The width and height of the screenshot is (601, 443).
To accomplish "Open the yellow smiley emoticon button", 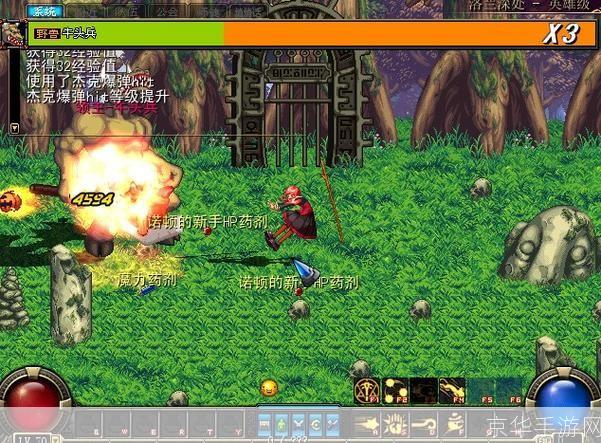I will point(269,387).
